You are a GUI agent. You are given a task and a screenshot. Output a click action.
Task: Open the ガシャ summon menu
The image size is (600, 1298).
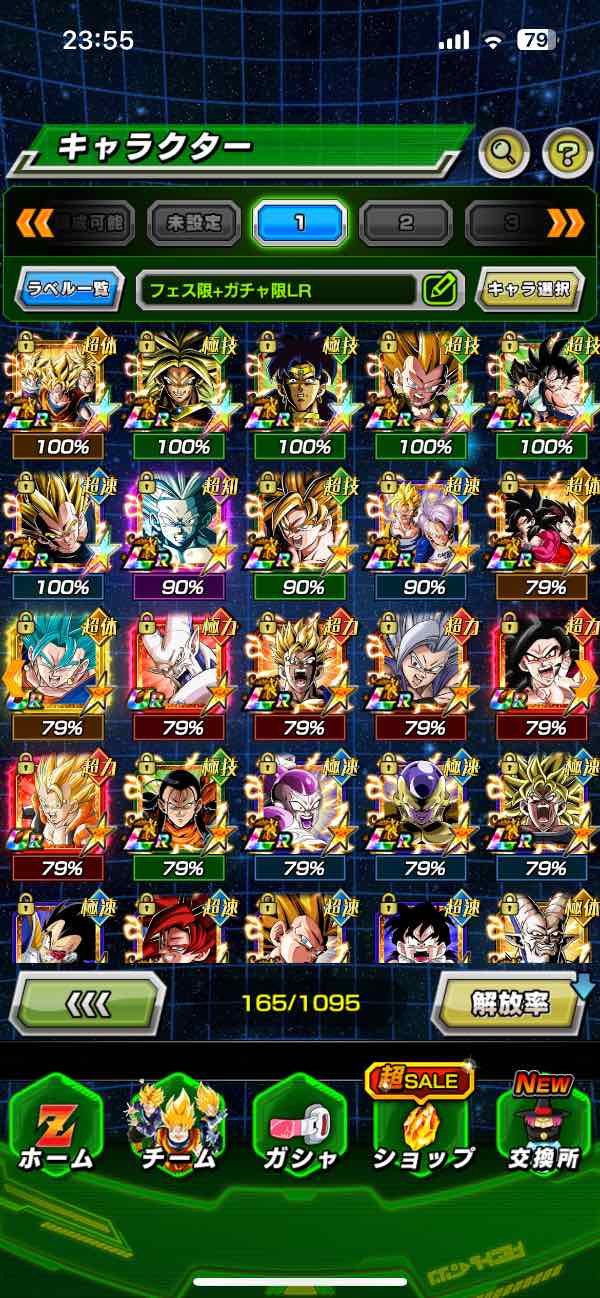(x=301, y=1127)
